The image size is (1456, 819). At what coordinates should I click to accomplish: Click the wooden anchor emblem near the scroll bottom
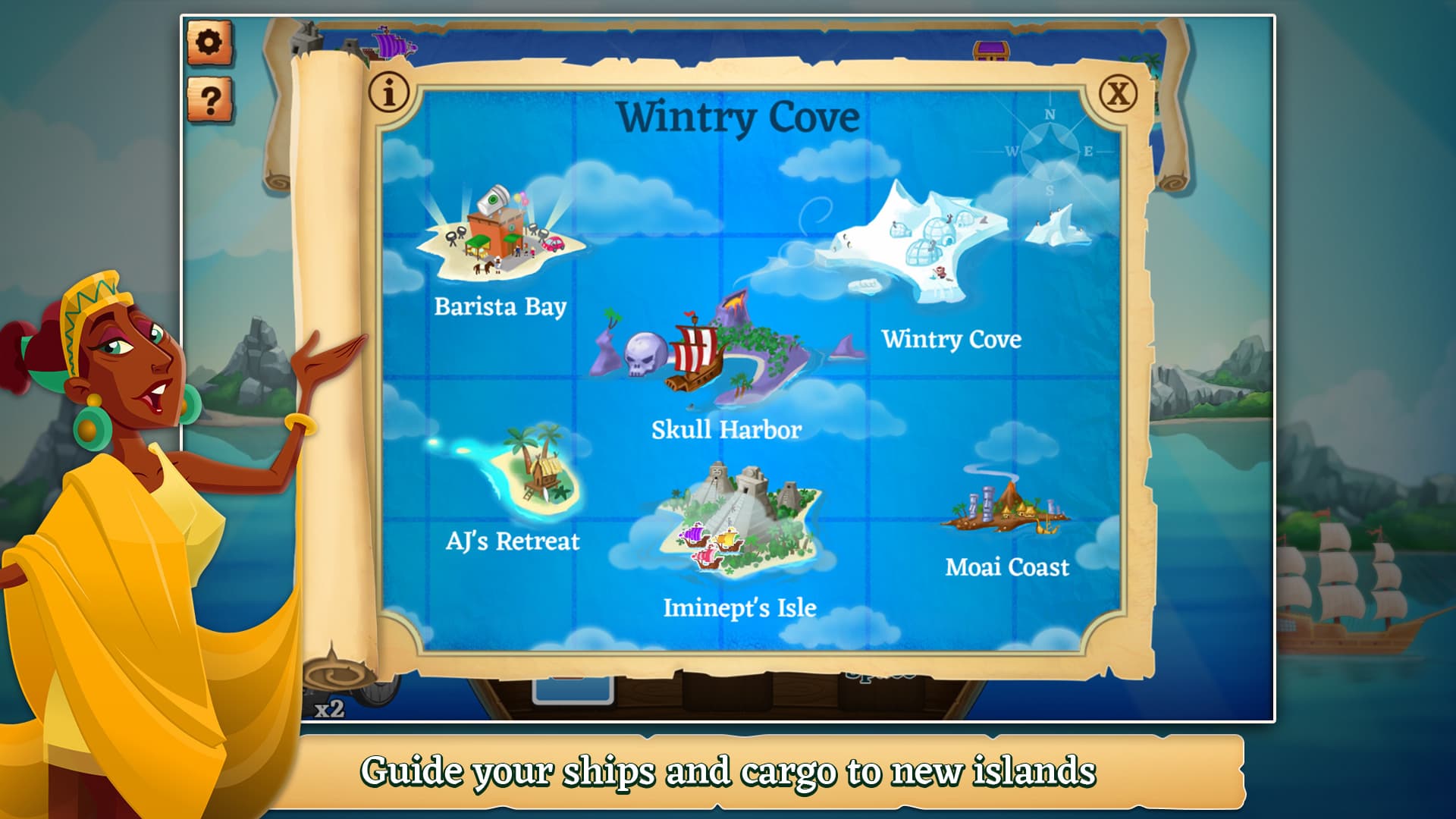[339, 676]
